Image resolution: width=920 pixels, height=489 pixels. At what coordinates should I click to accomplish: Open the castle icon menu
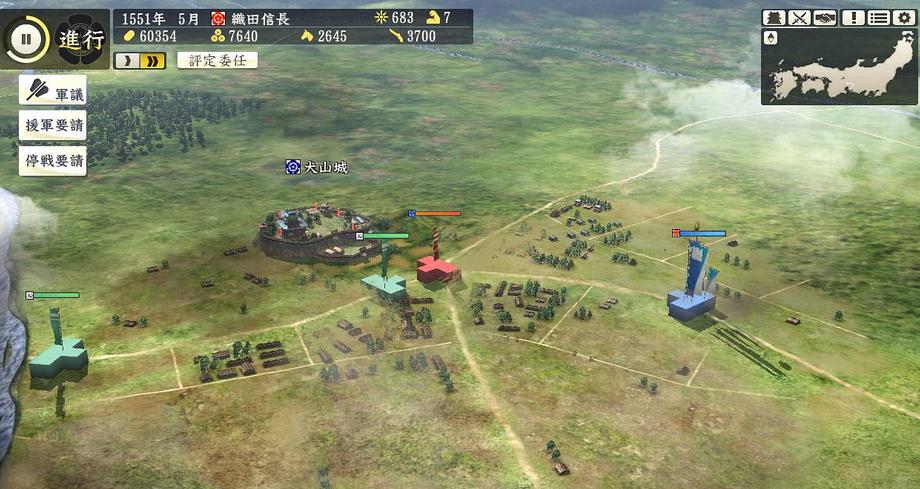(774, 18)
